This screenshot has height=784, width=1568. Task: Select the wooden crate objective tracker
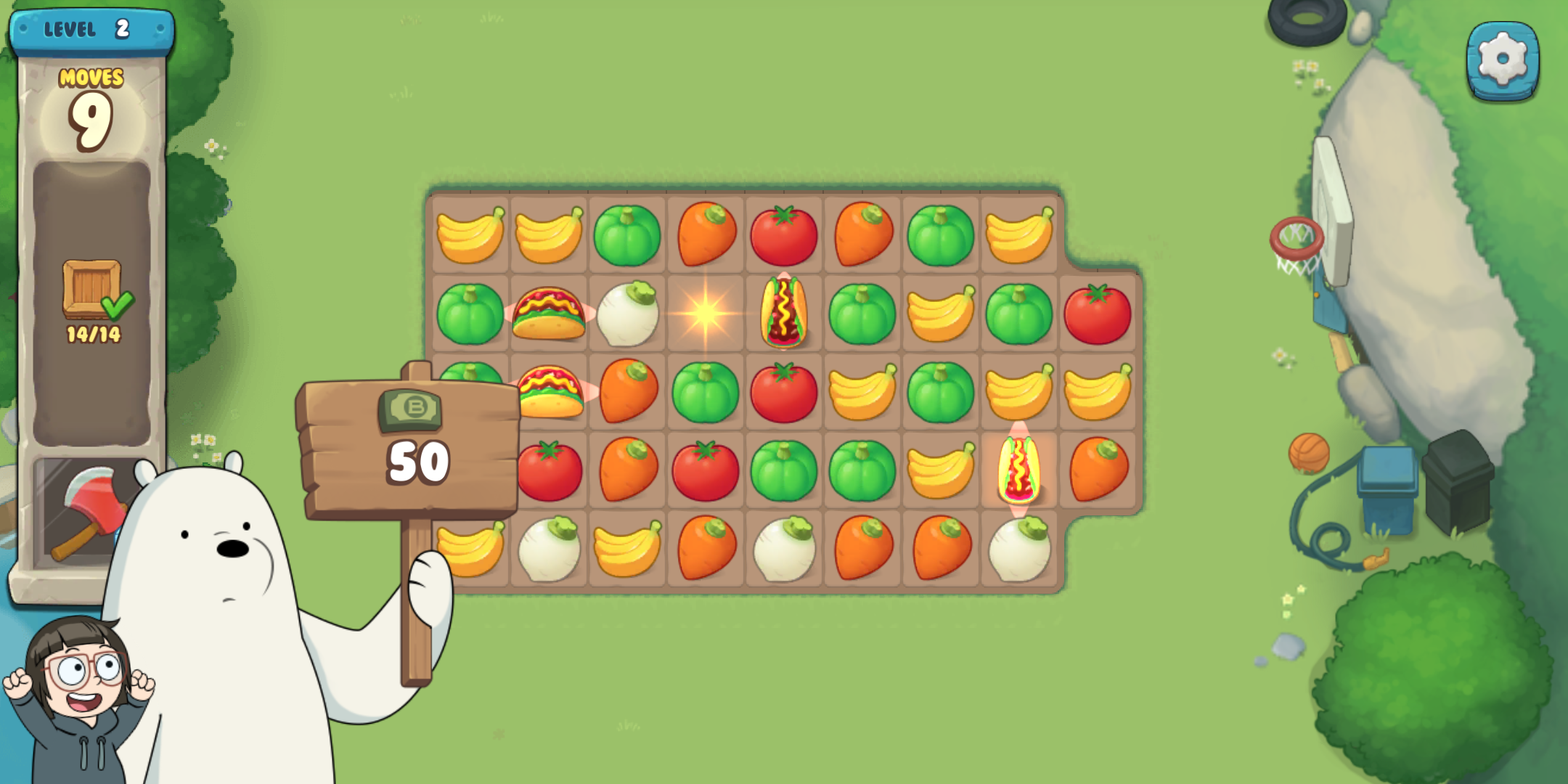(x=93, y=290)
